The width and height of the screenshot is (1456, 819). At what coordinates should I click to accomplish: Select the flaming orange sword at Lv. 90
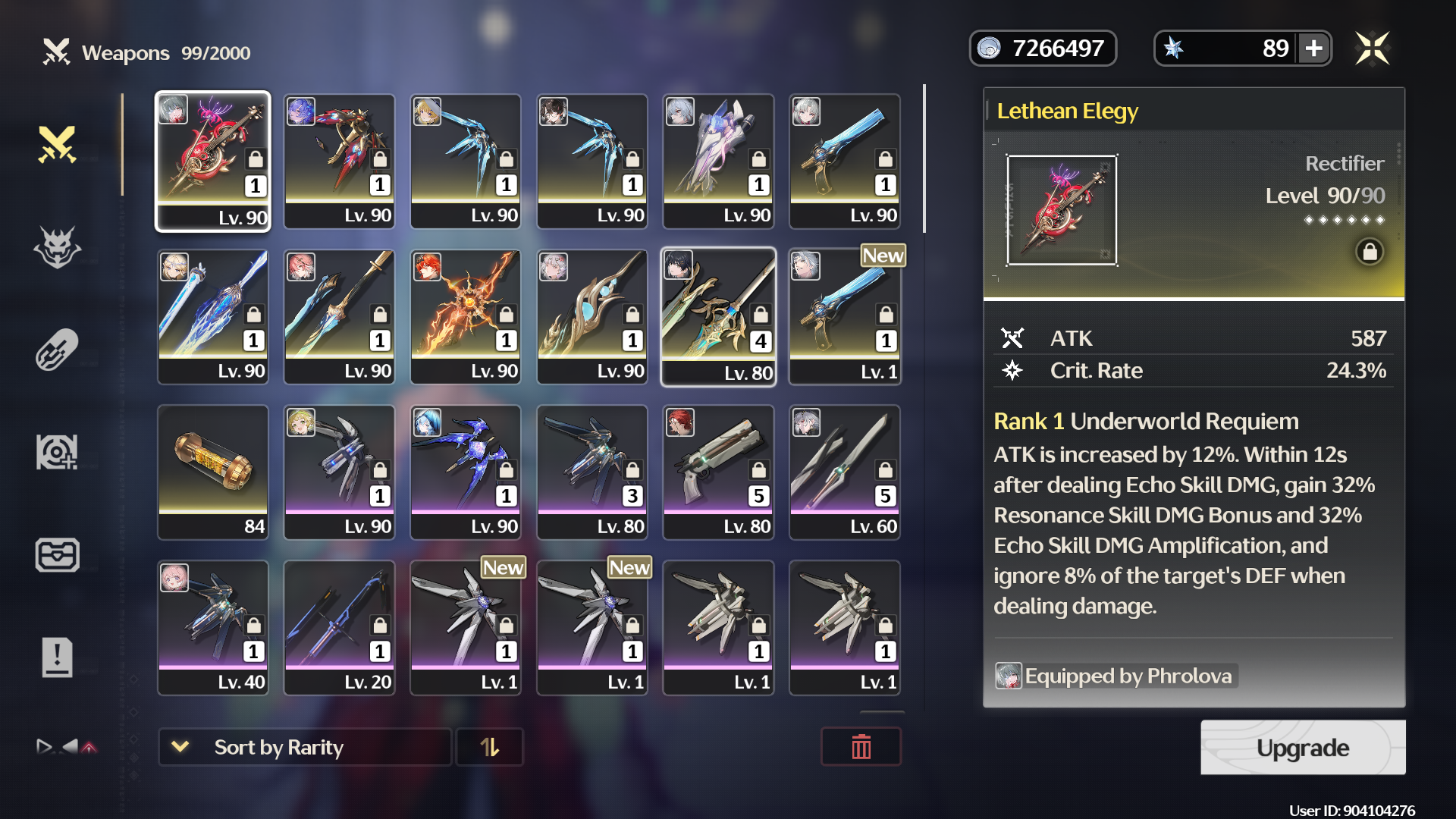click(466, 317)
